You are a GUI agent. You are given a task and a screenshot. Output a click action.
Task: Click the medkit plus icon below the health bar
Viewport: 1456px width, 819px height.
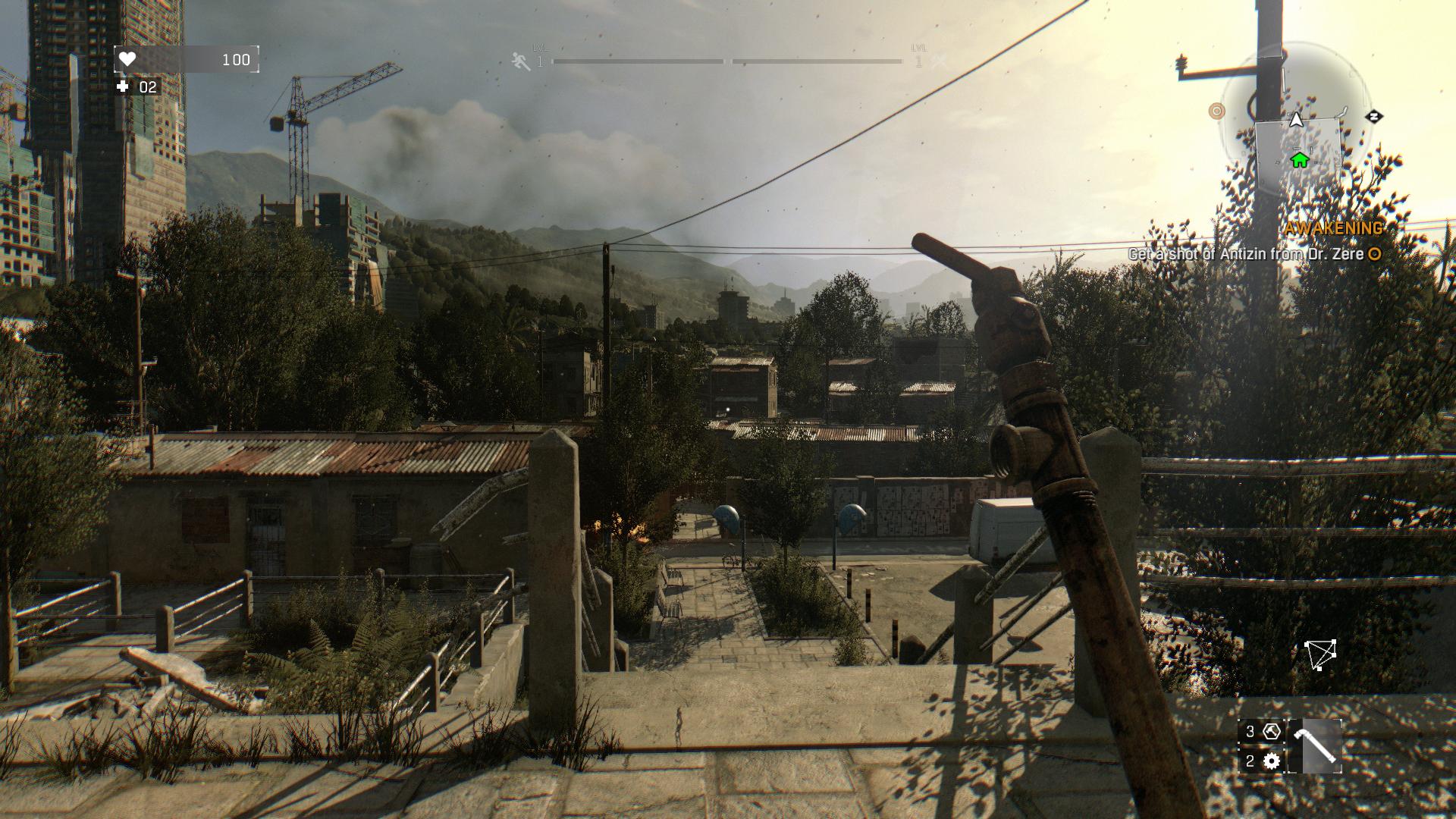click(121, 86)
